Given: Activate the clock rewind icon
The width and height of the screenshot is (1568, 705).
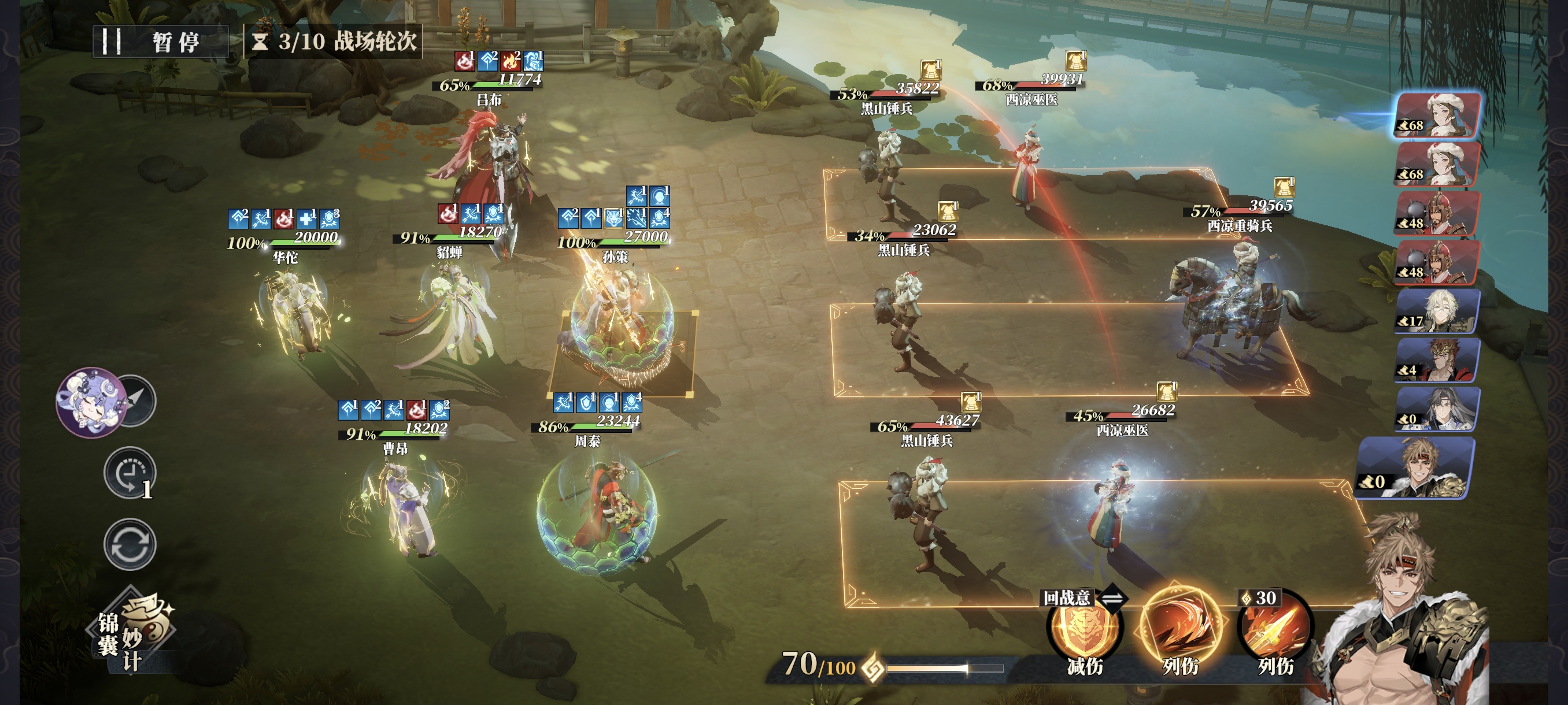Looking at the screenshot, I should [x=129, y=473].
